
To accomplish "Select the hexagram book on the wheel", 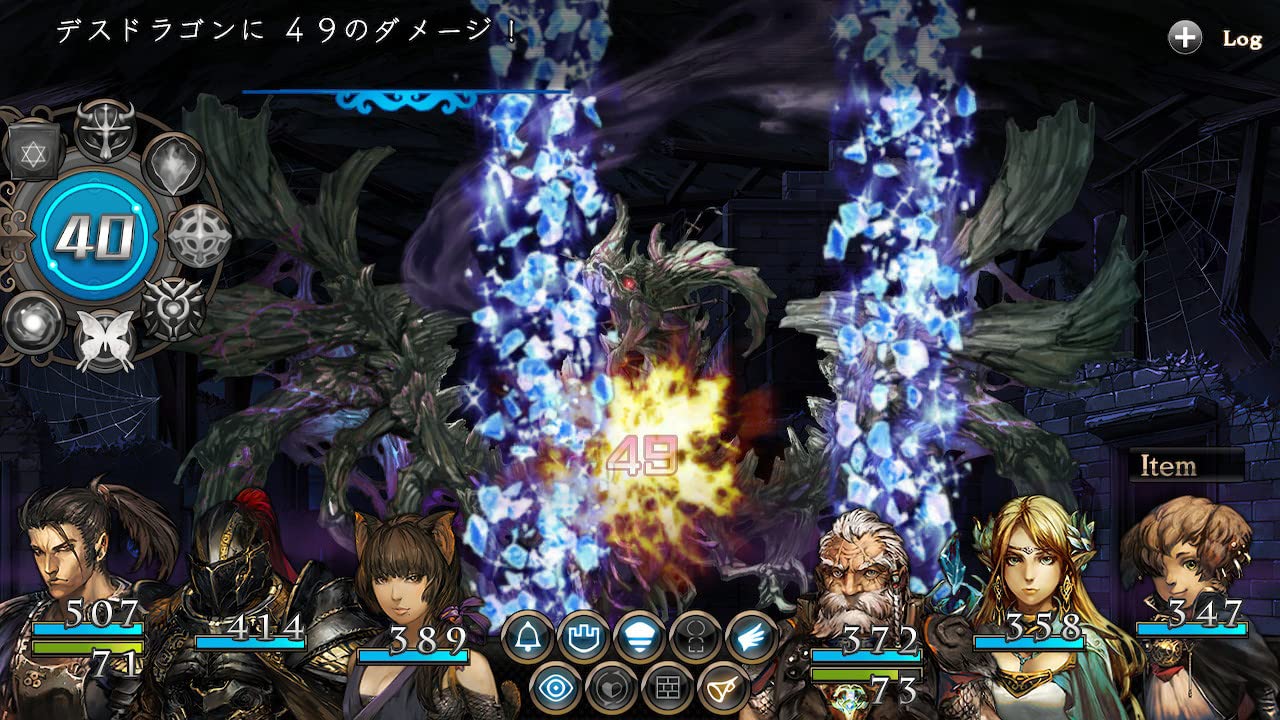I will [x=33, y=151].
